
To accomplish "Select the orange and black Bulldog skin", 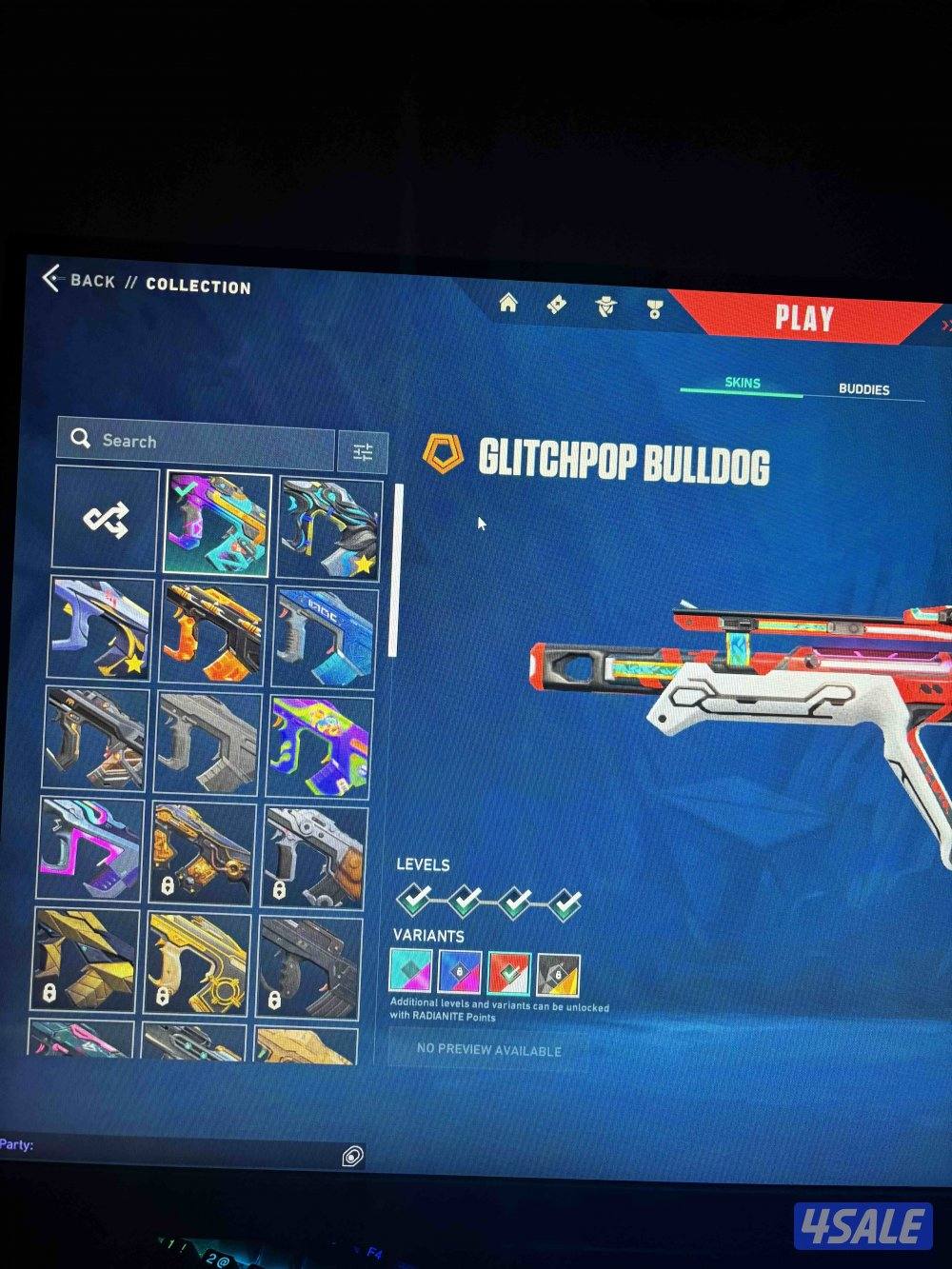I will pos(212,634).
